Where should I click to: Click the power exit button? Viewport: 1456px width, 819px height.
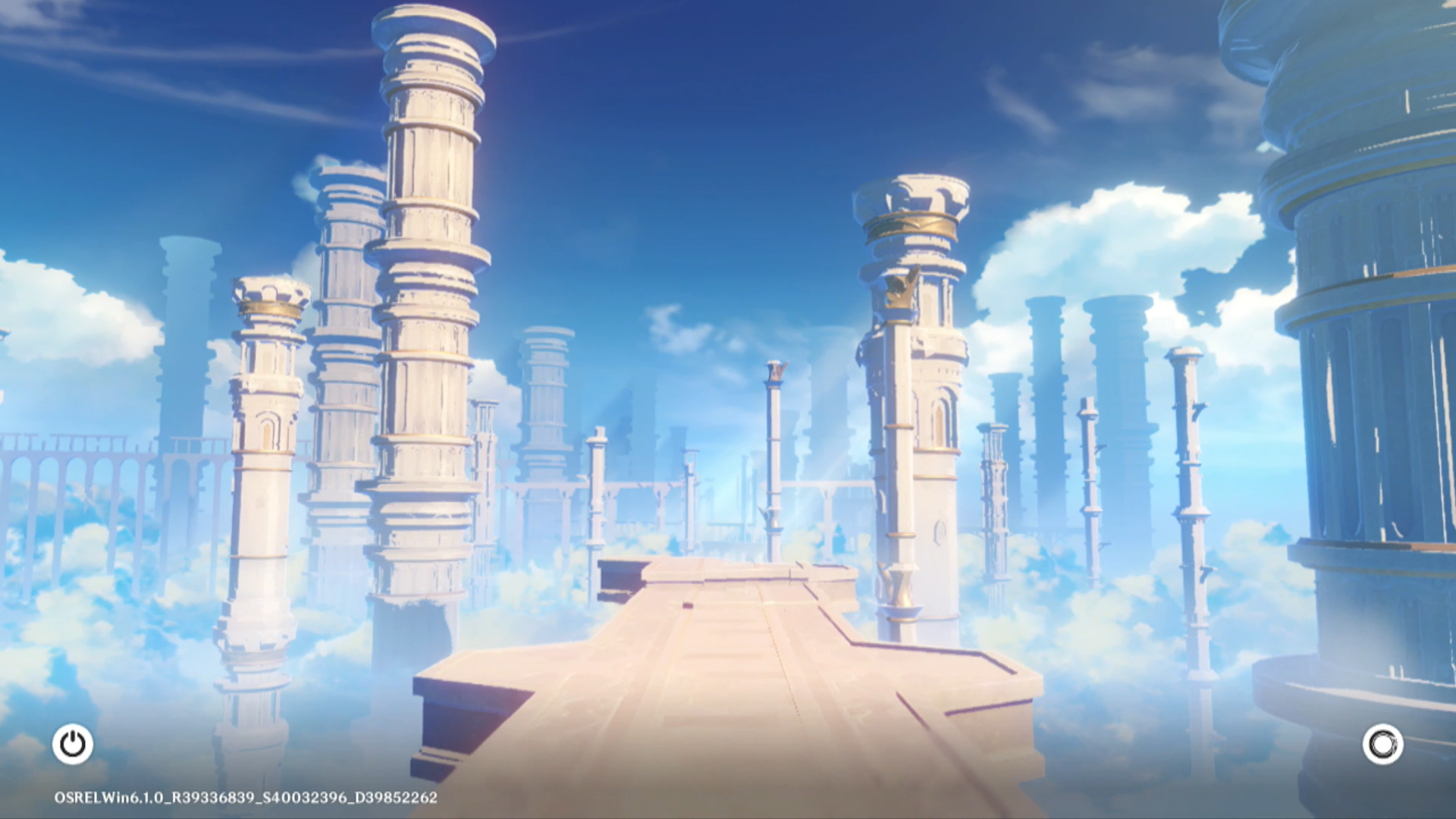click(x=73, y=744)
